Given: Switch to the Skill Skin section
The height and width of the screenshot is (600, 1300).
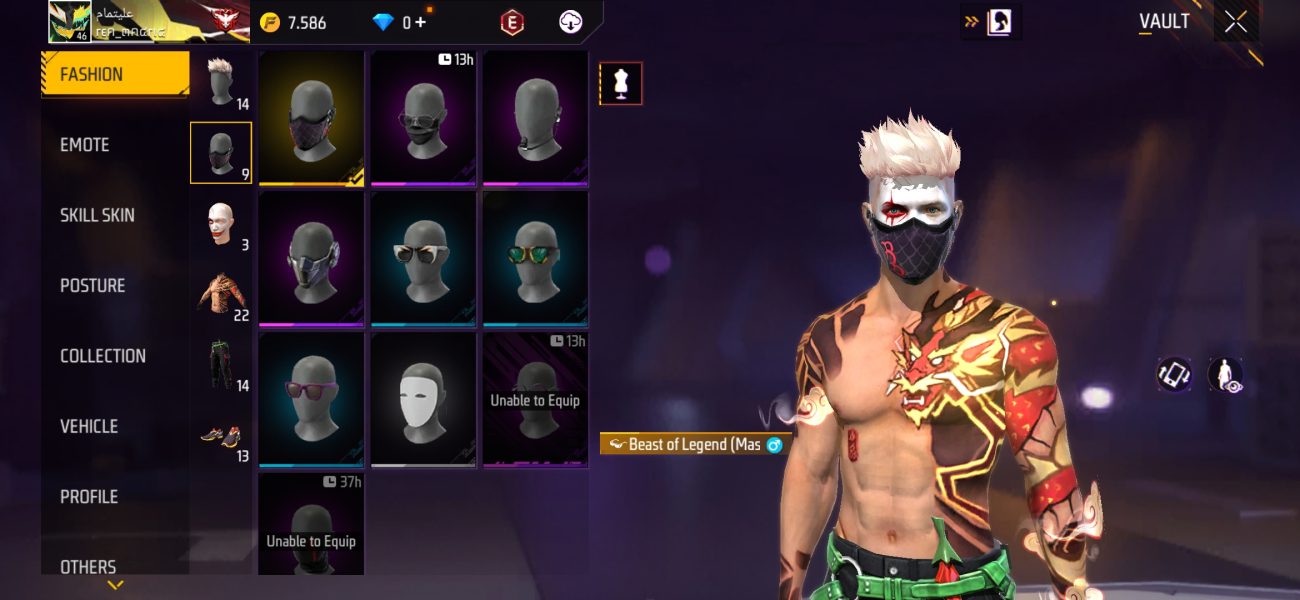Looking at the screenshot, I should point(97,215).
